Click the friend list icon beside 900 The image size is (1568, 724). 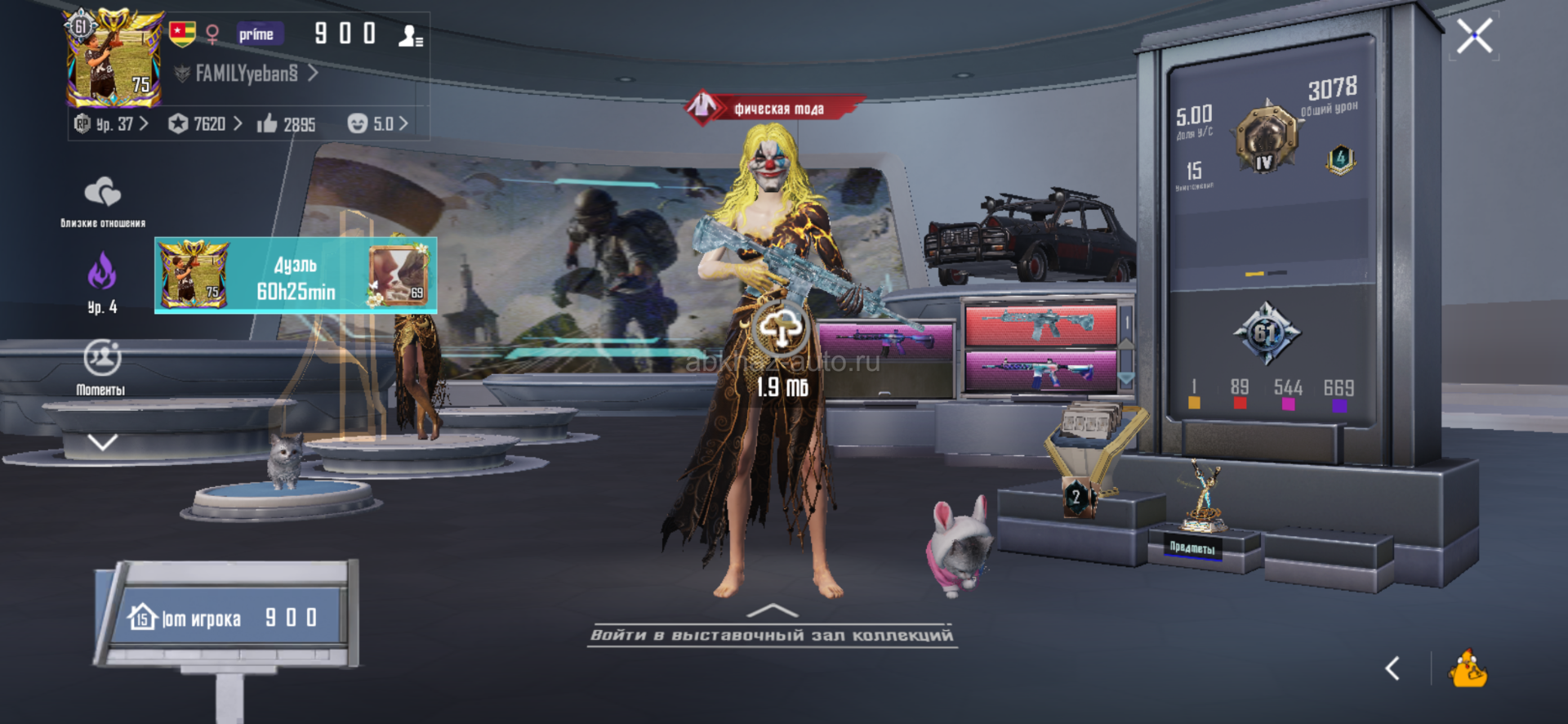coord(410,35)
